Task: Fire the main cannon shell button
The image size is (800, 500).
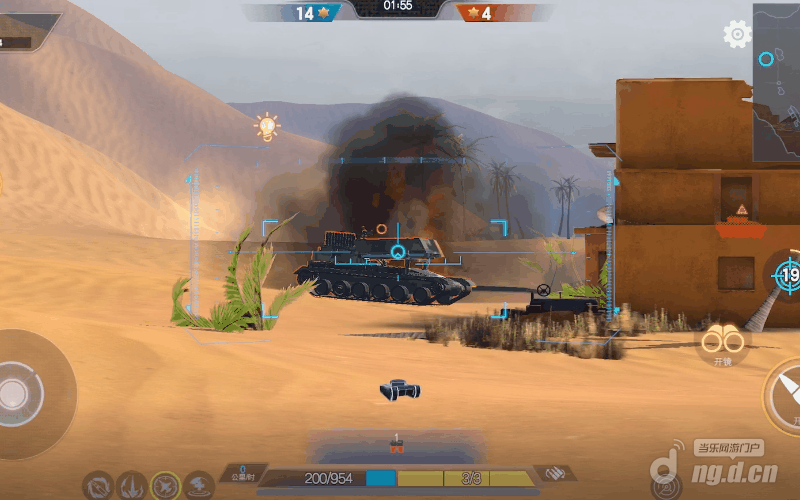Action: coord(786,395)
